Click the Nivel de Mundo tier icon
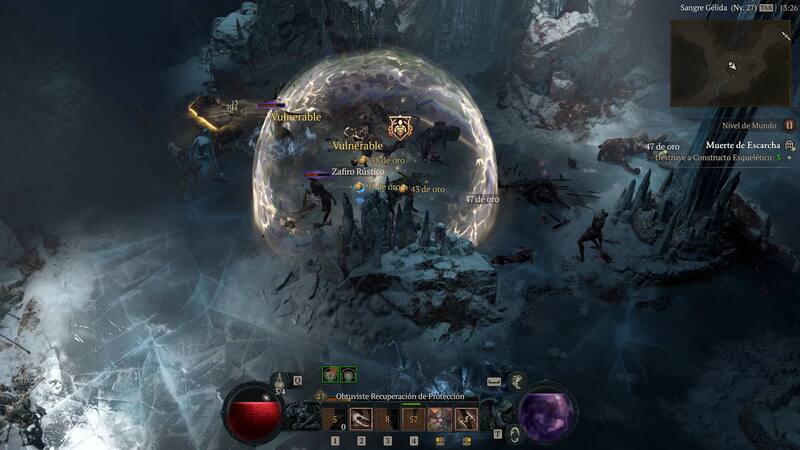The height and width of the screenshot is (450, 800). click(x=789, y=125)
